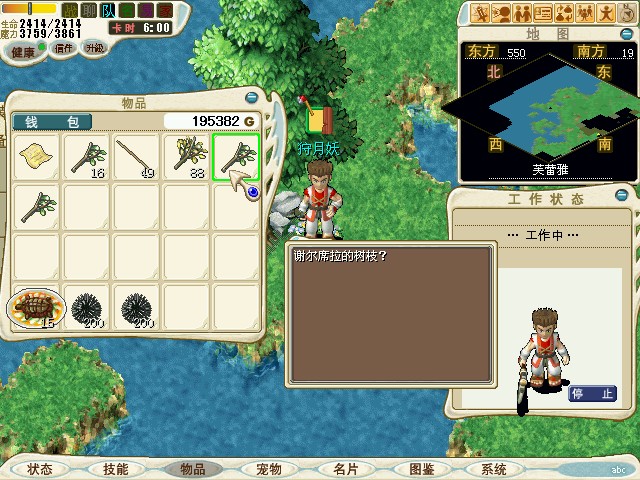This screenshot has height=480, width=640.
Task: Open the 名片 name card menu
Action: pos(345,469)
